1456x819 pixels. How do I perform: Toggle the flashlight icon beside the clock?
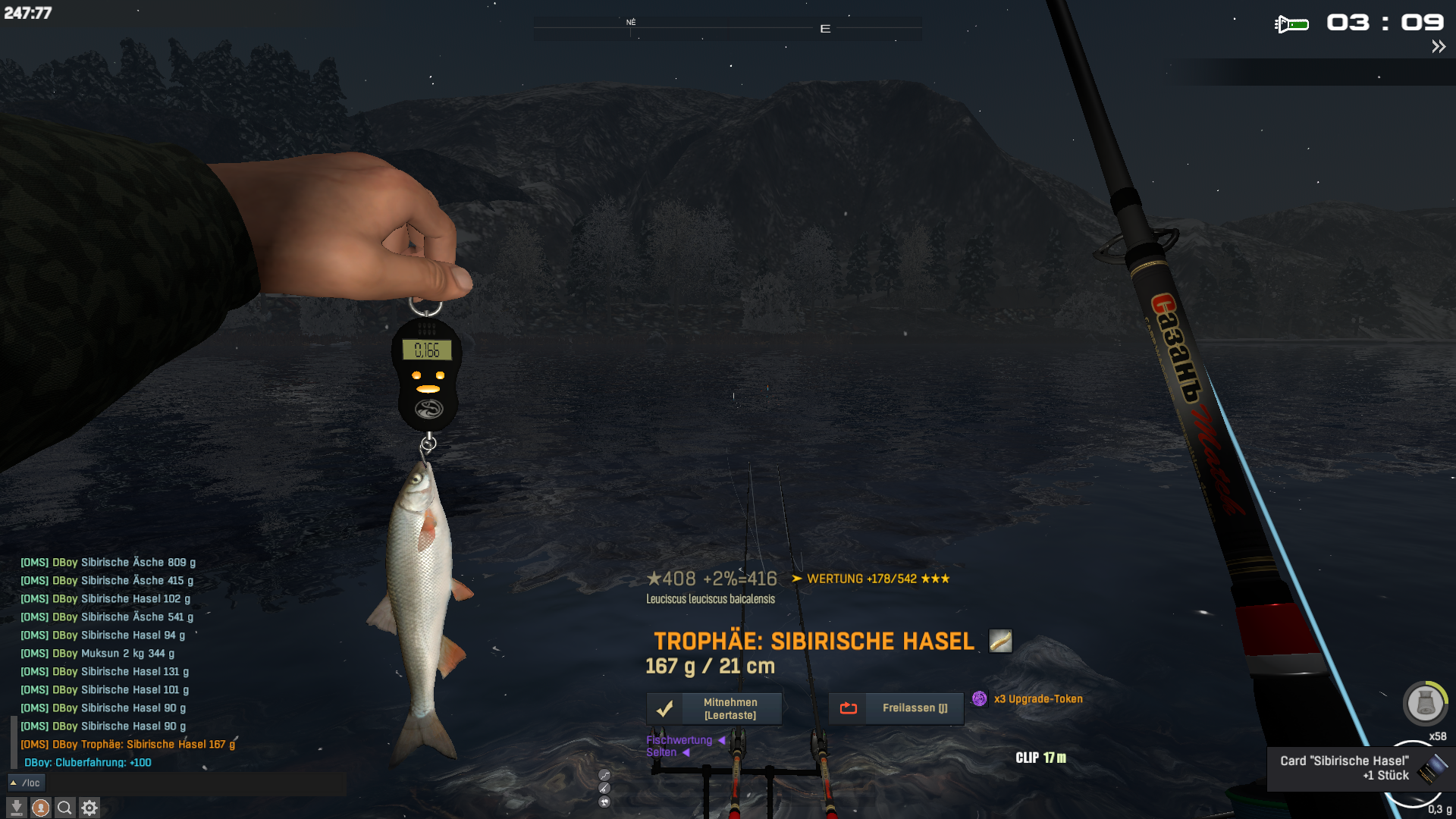tap(1291, 24)
